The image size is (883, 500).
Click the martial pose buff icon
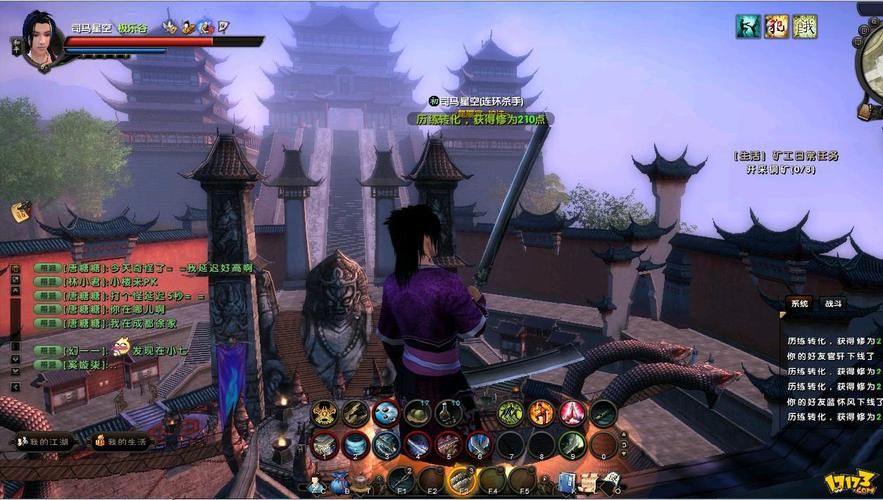point(747,26)
